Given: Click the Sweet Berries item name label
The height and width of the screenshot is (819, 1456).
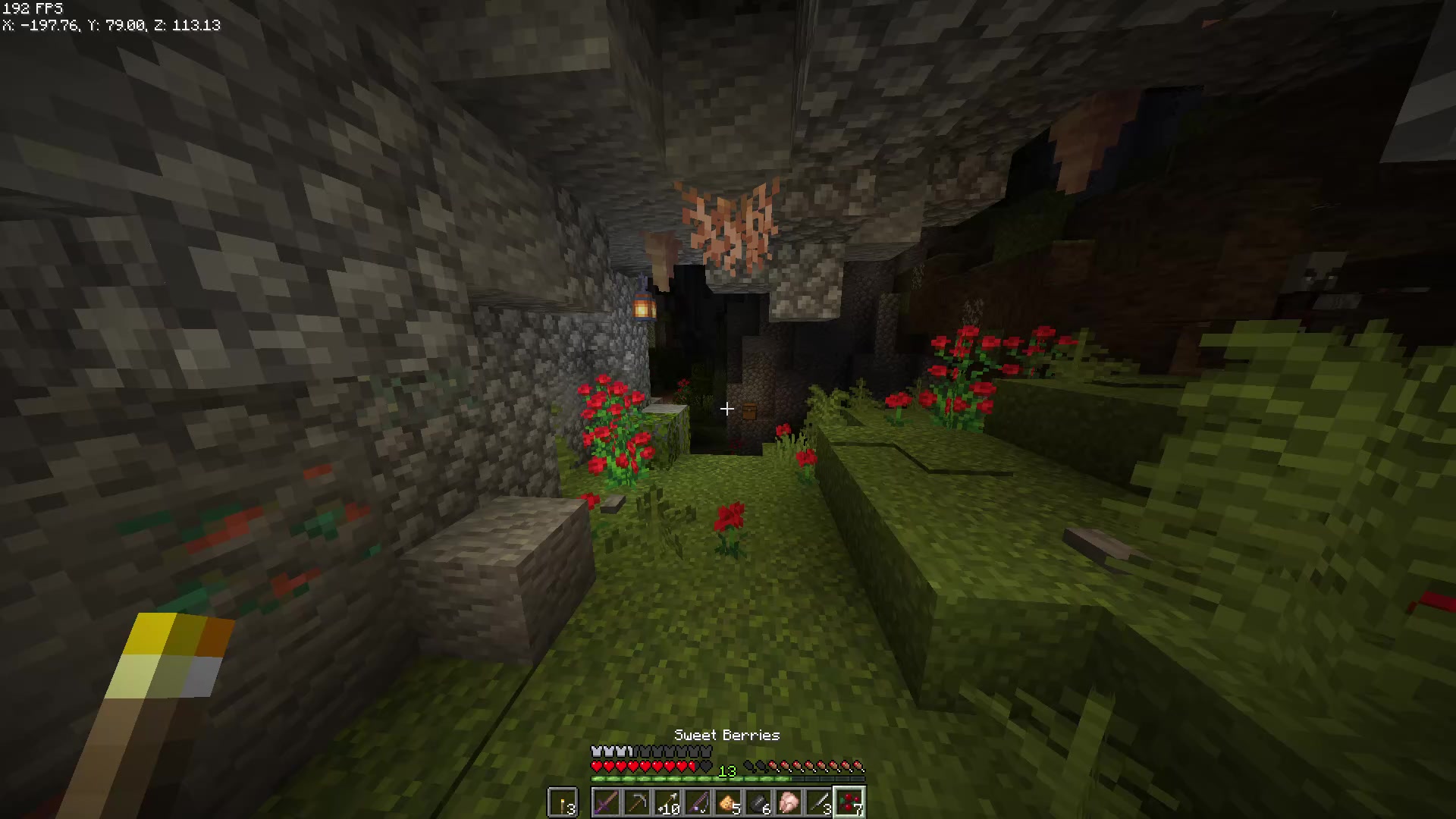Looking at the screenshot, I should tap(726, 734).
